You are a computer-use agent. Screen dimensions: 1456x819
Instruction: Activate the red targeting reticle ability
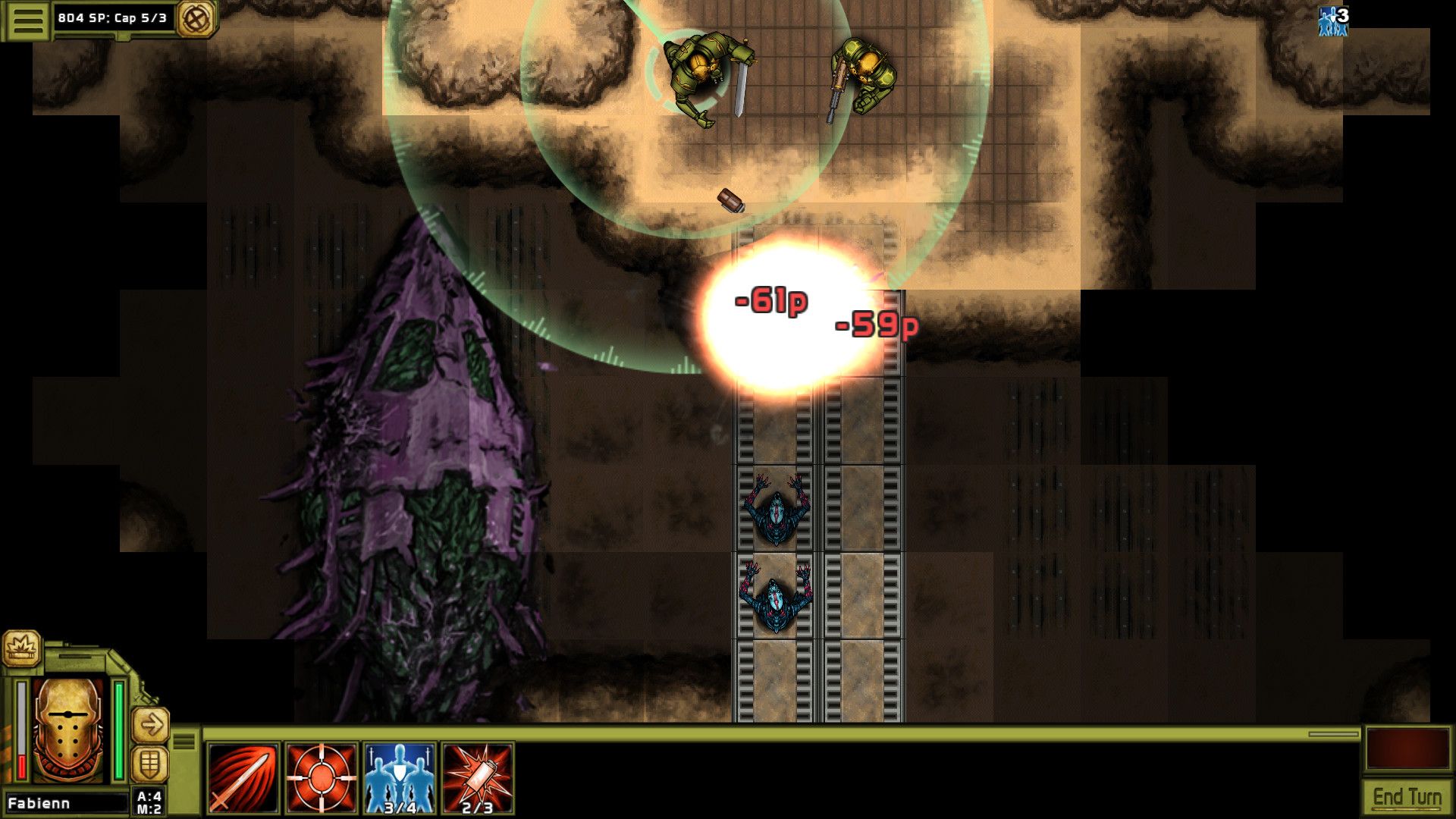319,775
